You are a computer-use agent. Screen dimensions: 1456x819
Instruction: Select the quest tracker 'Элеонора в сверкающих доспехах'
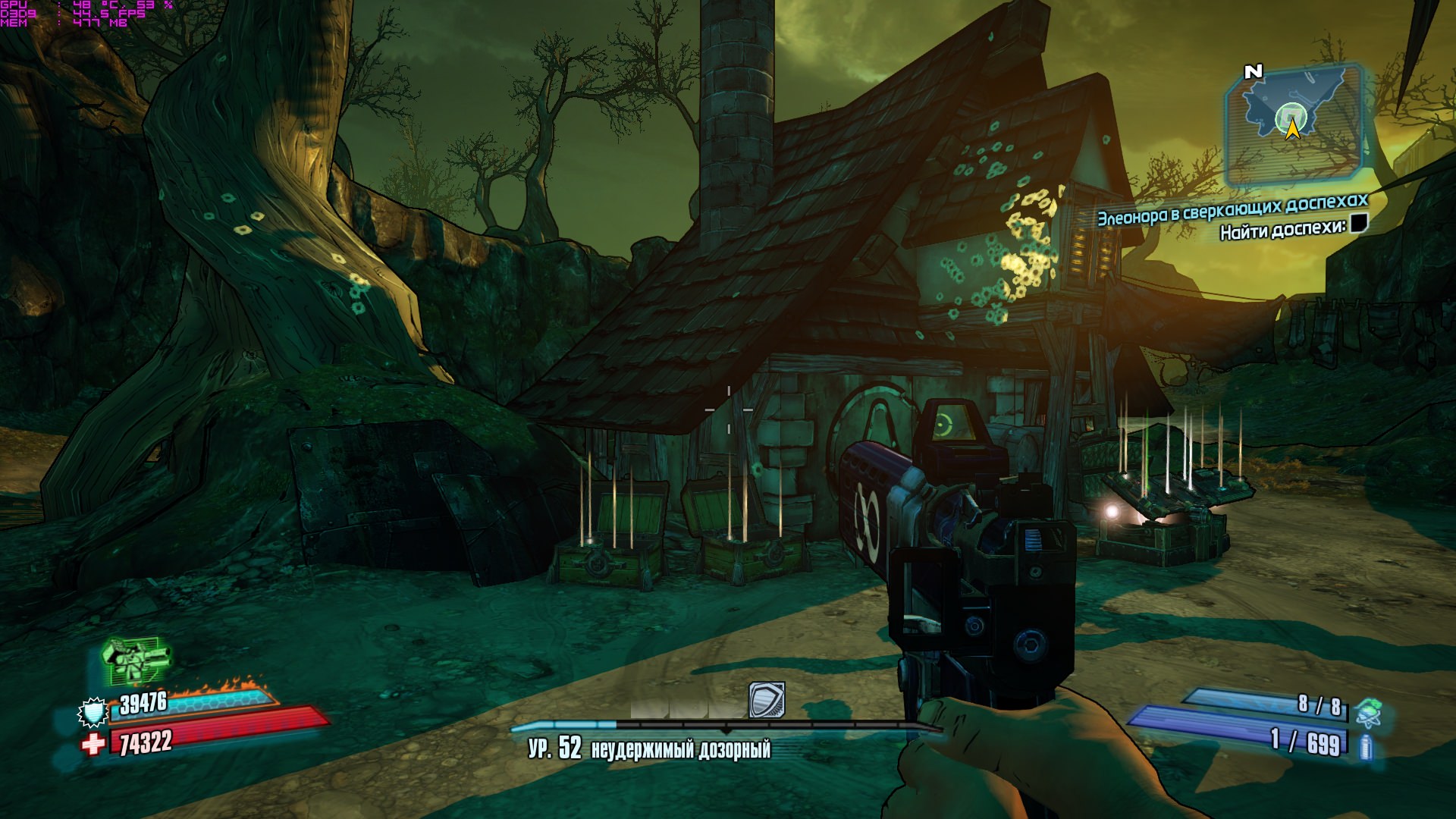tap(1232, 209)
